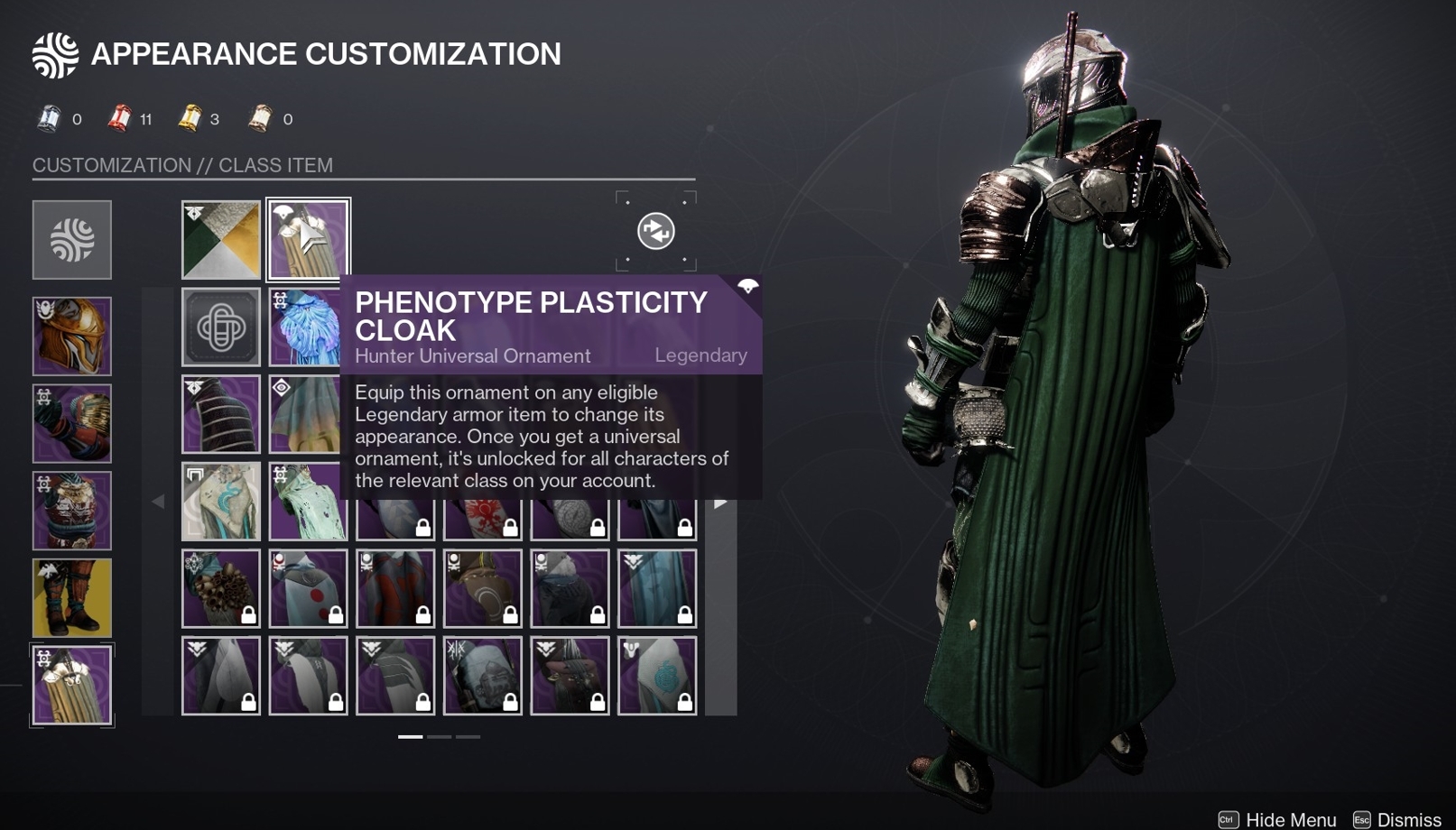Select the green-gold diagonal cloak ornament
Viewport: 1456px width, 830px height.
coord(221,237)
